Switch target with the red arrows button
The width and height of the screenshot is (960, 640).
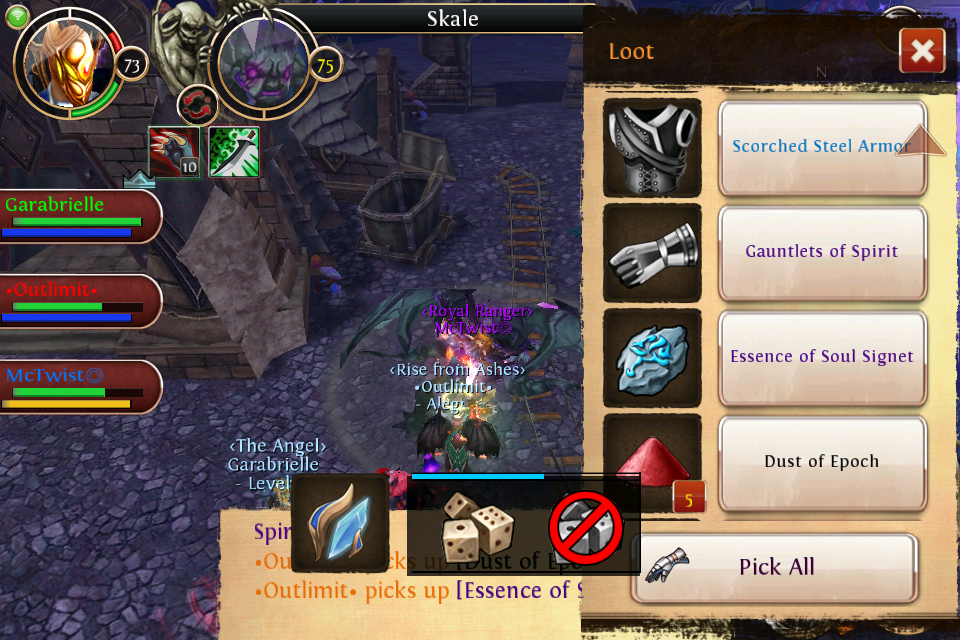click(x=197, y=104)
